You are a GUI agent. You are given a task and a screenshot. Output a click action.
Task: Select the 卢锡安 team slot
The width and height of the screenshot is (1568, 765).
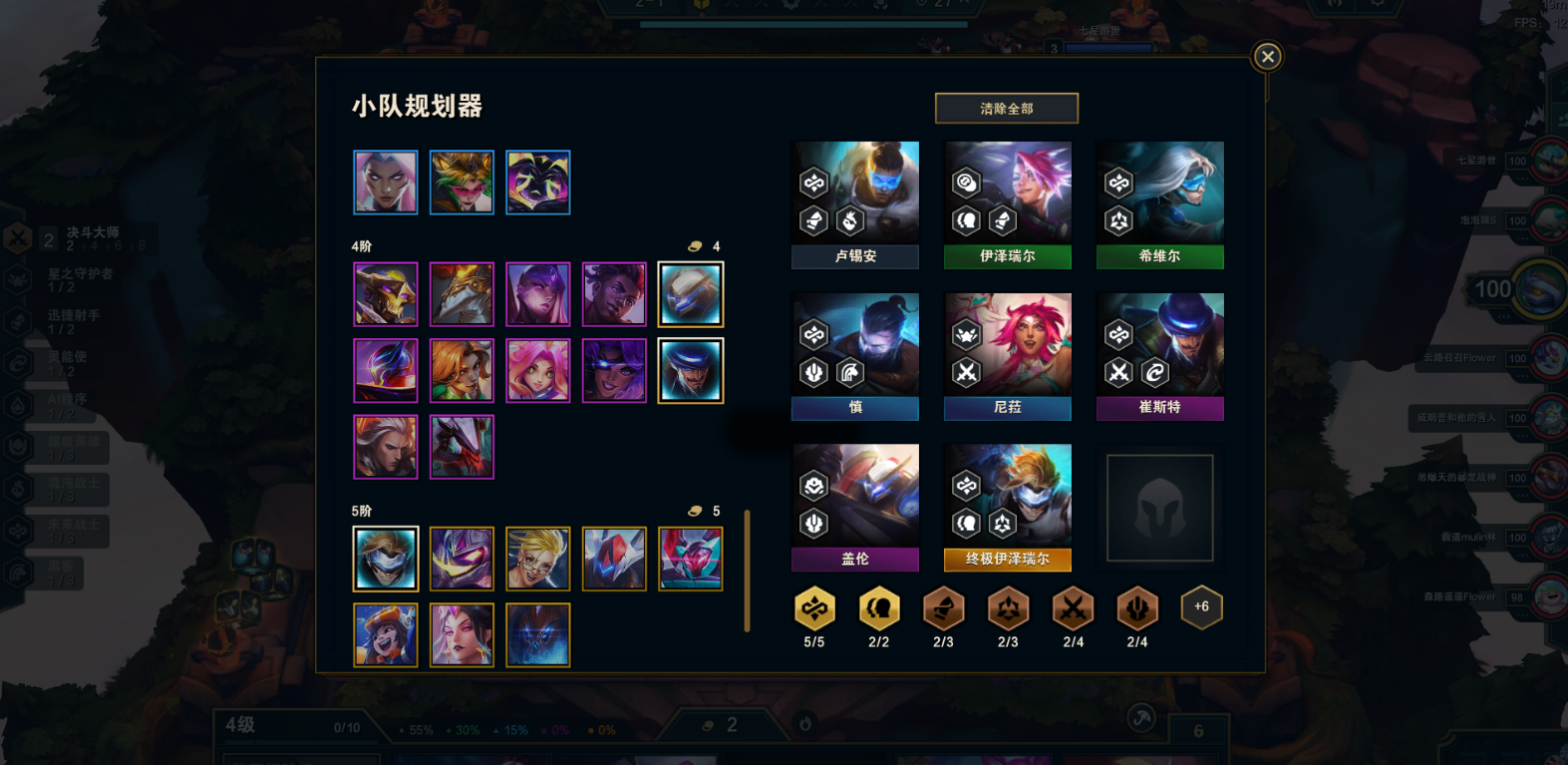(x=855, y=204)
